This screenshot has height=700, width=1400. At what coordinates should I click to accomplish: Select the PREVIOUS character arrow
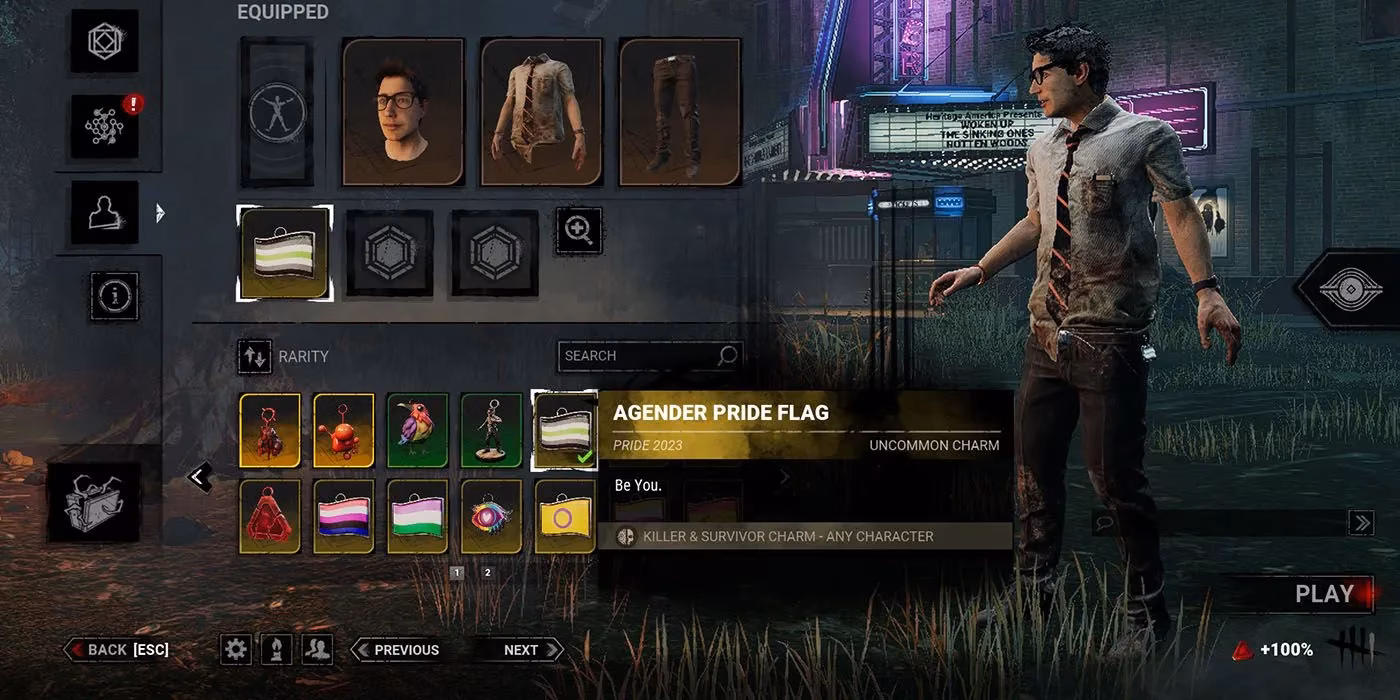pyautogui.click(x=397, y=650)
